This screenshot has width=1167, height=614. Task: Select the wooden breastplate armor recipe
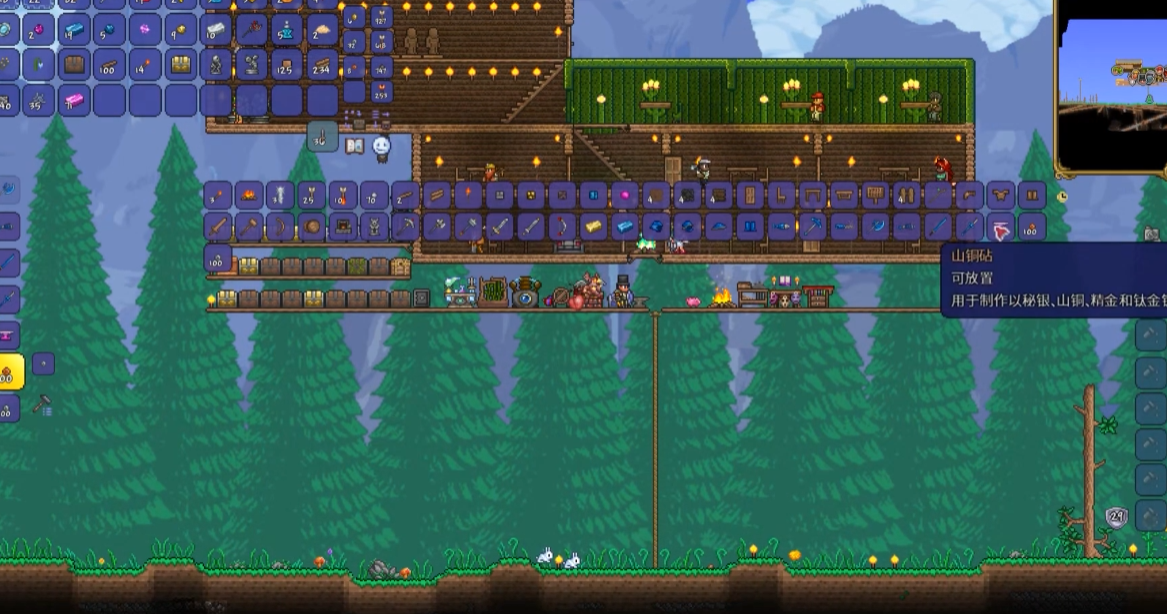[x=1000, y=195]
